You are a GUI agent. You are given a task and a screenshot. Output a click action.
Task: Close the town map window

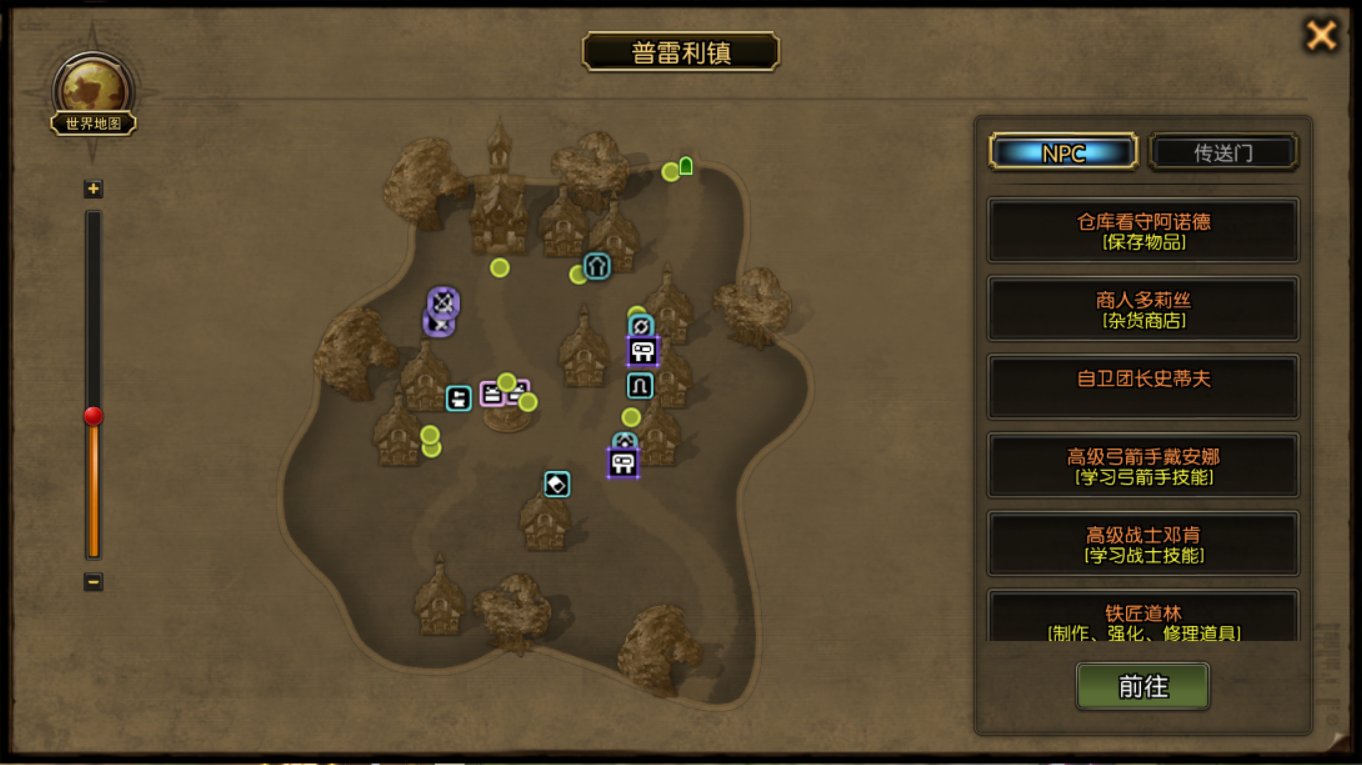tap(1321, 36)
